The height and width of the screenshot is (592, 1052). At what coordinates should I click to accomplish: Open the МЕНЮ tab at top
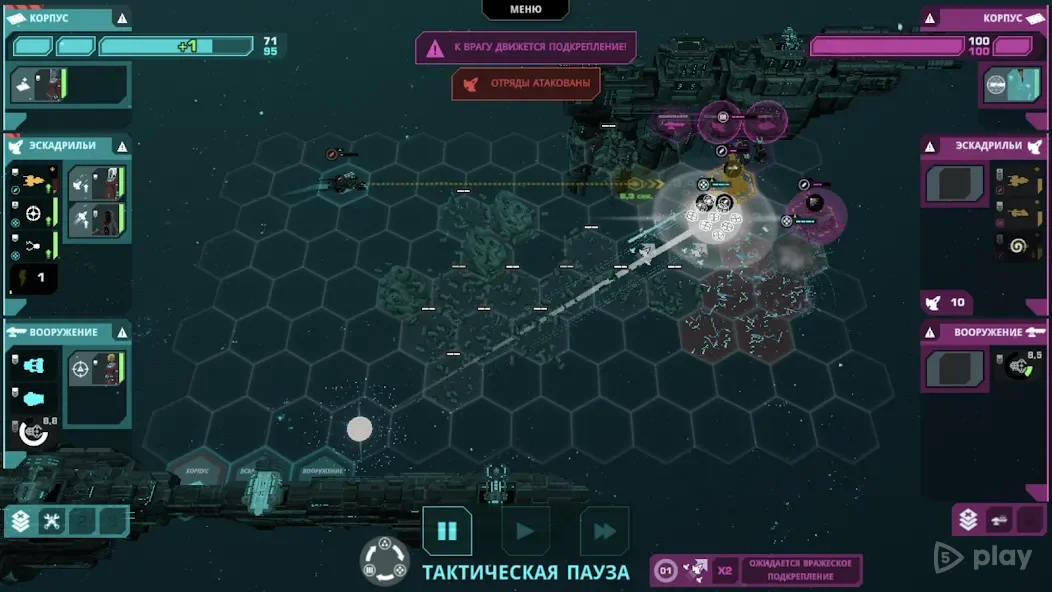click(526, 9)
